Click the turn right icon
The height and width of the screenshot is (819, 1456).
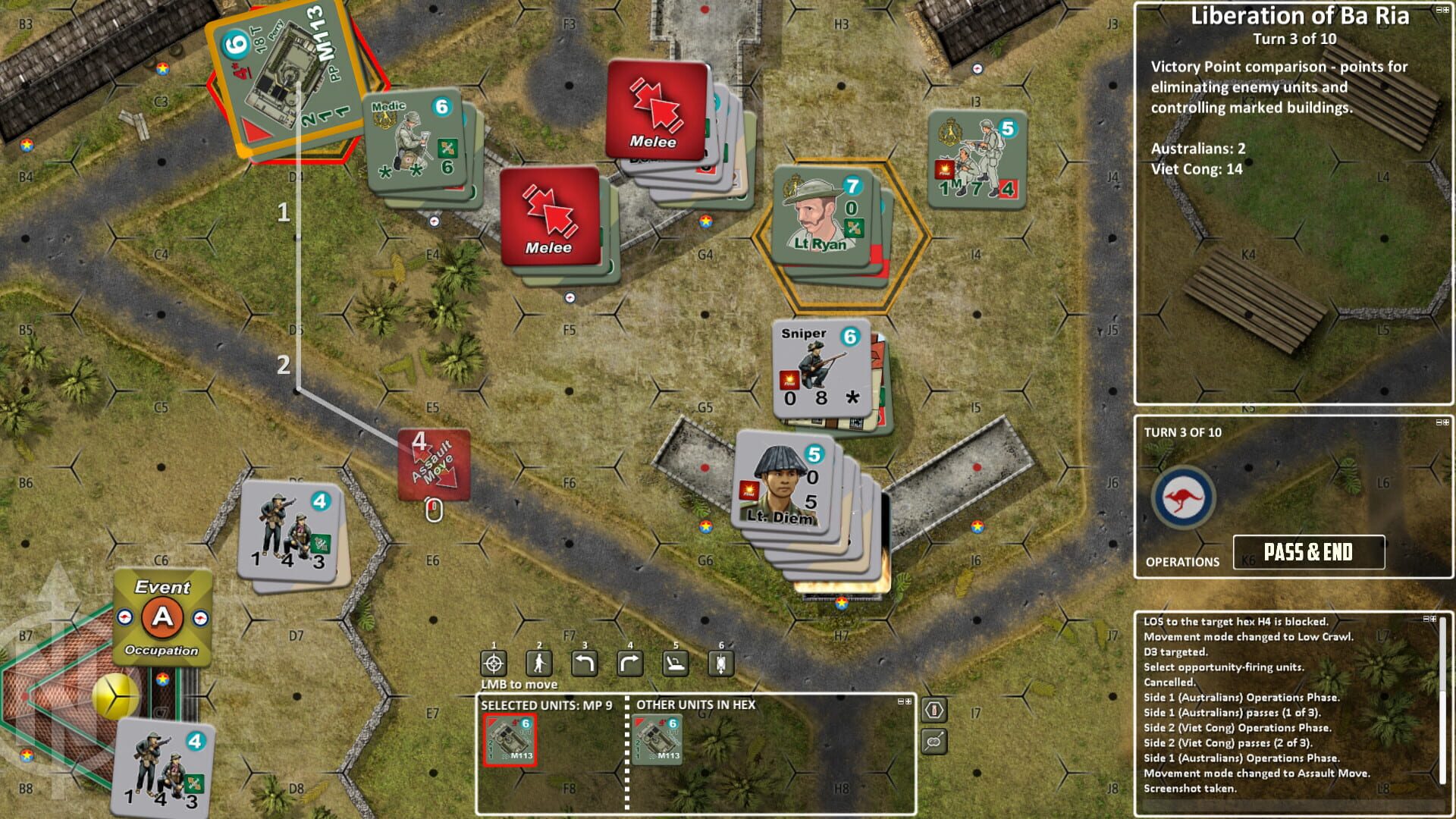point(629,664)
